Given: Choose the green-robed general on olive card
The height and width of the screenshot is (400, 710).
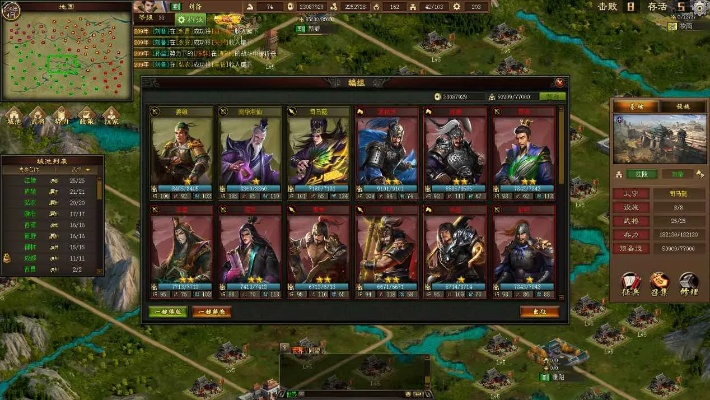Looking at the screenshot, I should point(182,150).
